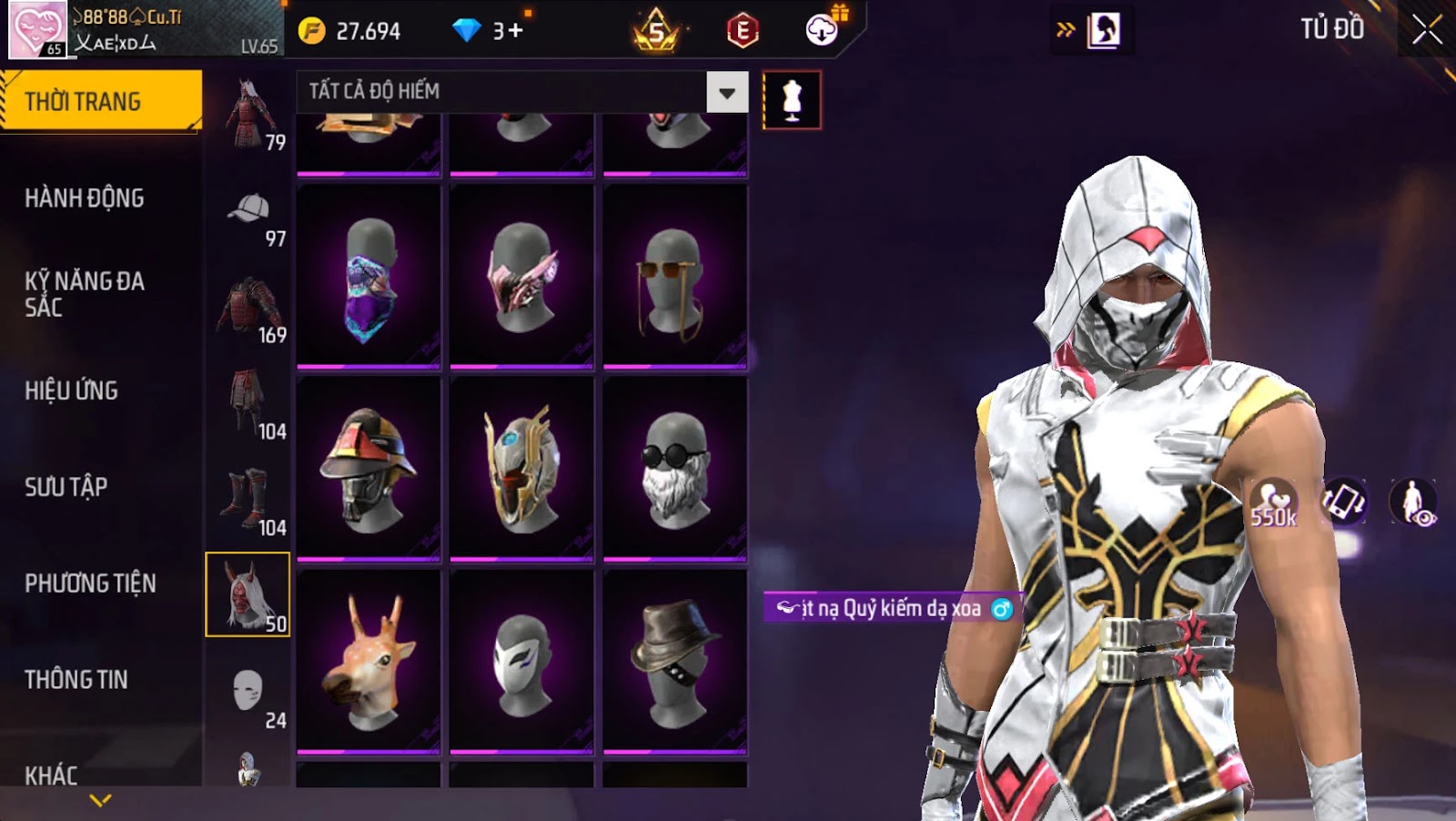Select the purple bandana mask item
Viewport: 1456px width, 821px height.
[x=369, y=278]
